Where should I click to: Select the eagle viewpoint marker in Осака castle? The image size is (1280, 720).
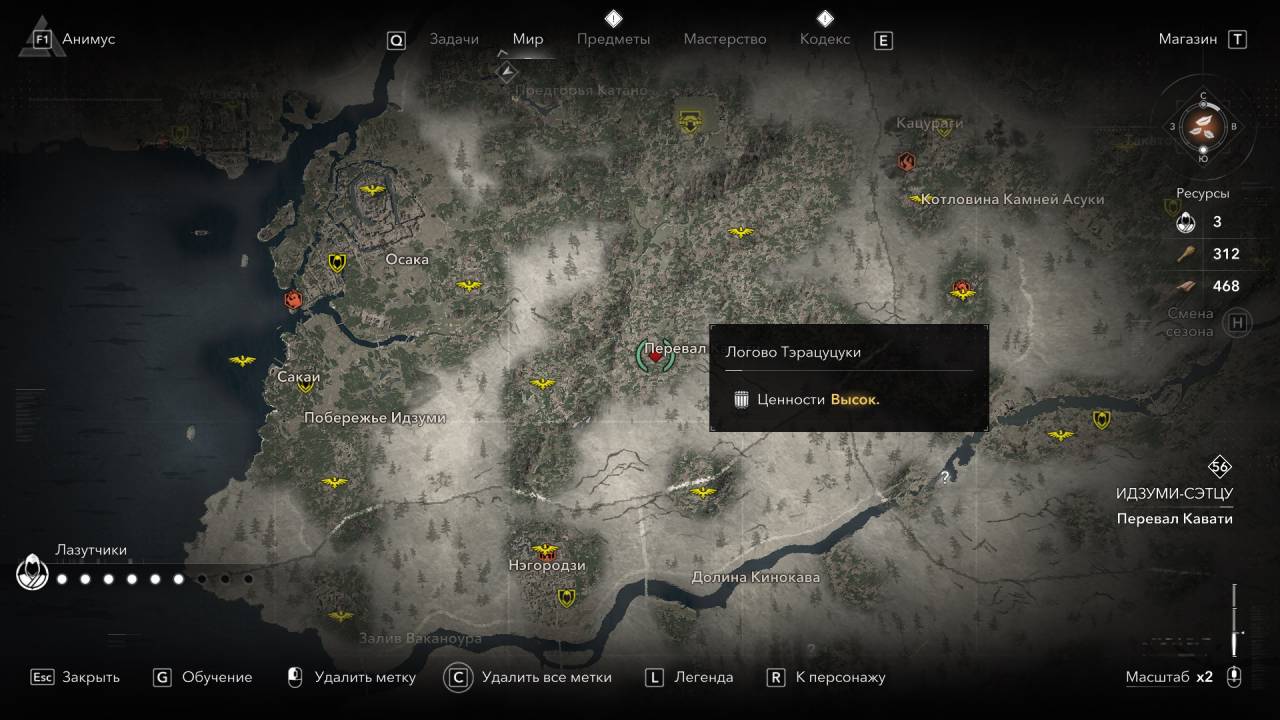point(372,190)
